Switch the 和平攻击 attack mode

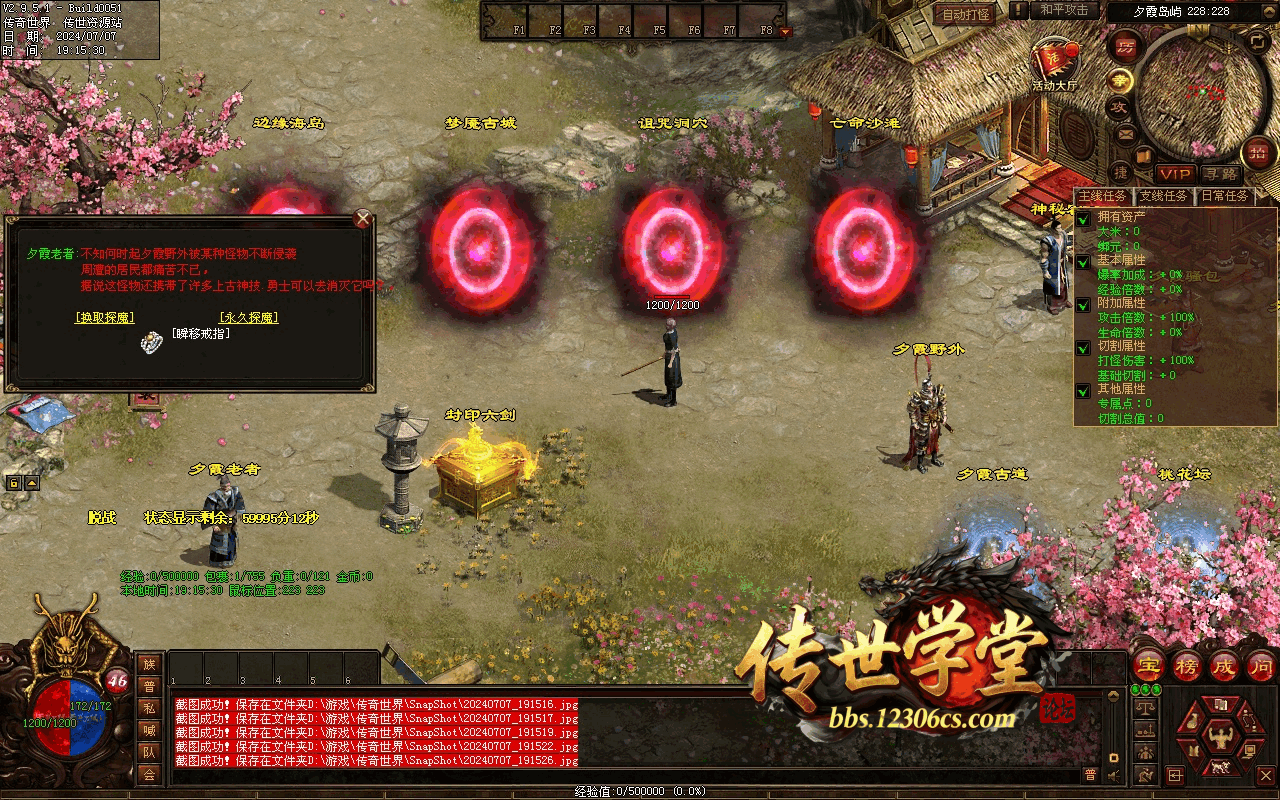(x=1064, y=10)
